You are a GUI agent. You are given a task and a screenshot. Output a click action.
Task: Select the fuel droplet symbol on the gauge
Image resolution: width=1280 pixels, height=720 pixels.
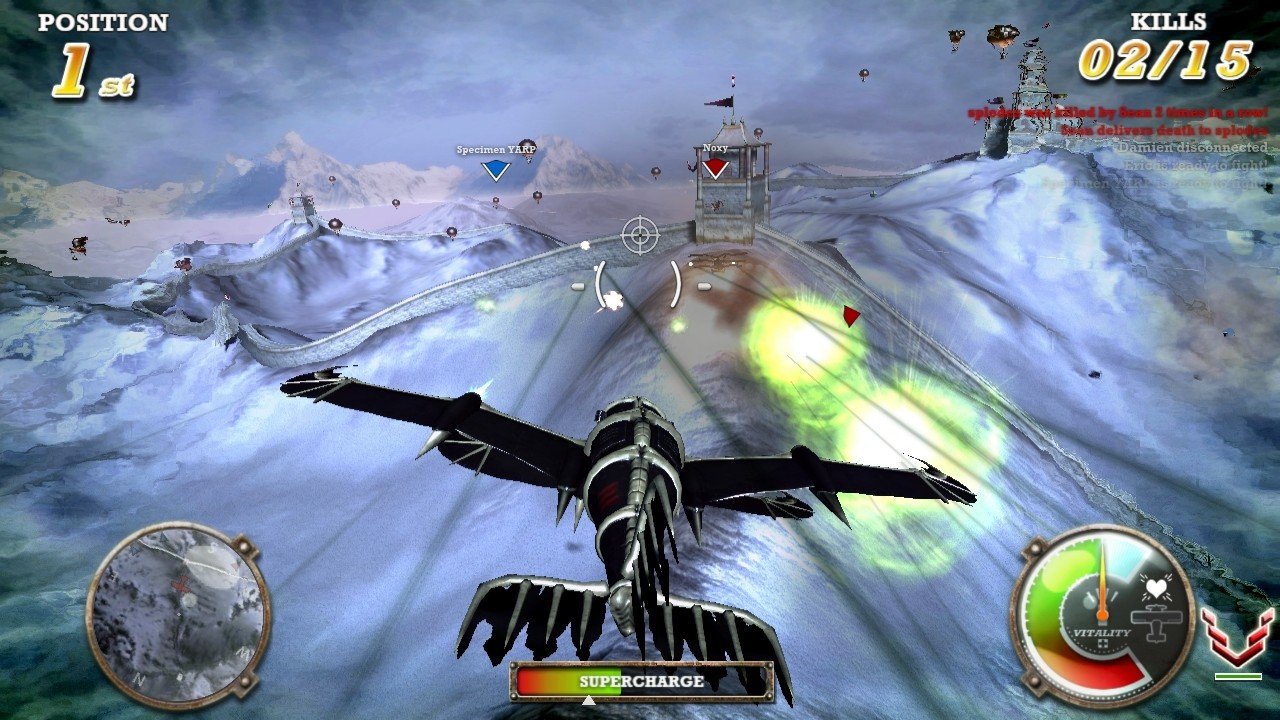click(x=1088, y=600)
